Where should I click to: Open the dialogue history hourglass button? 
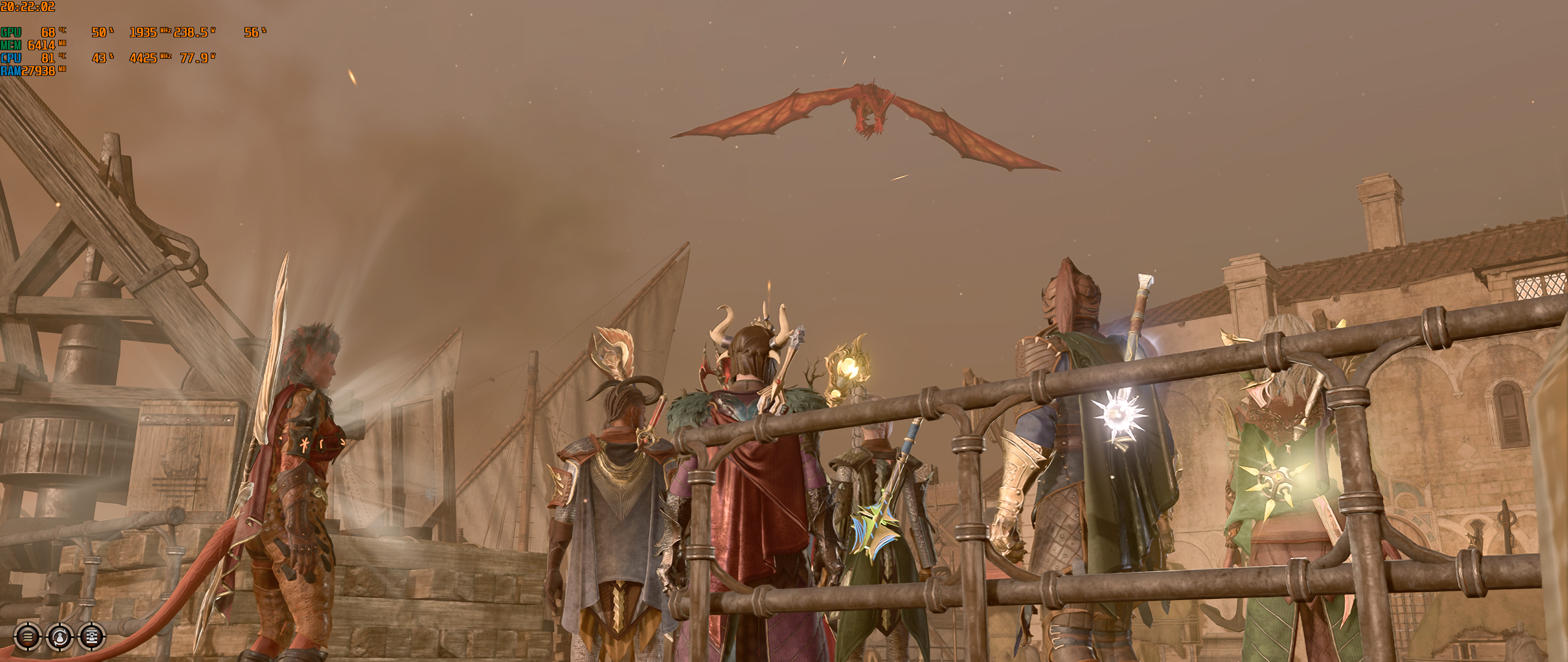tap(91, 637)
